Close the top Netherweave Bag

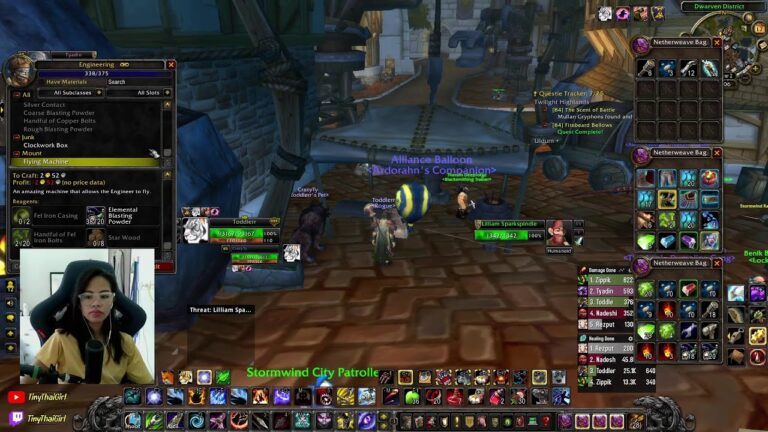pos(715,44)
